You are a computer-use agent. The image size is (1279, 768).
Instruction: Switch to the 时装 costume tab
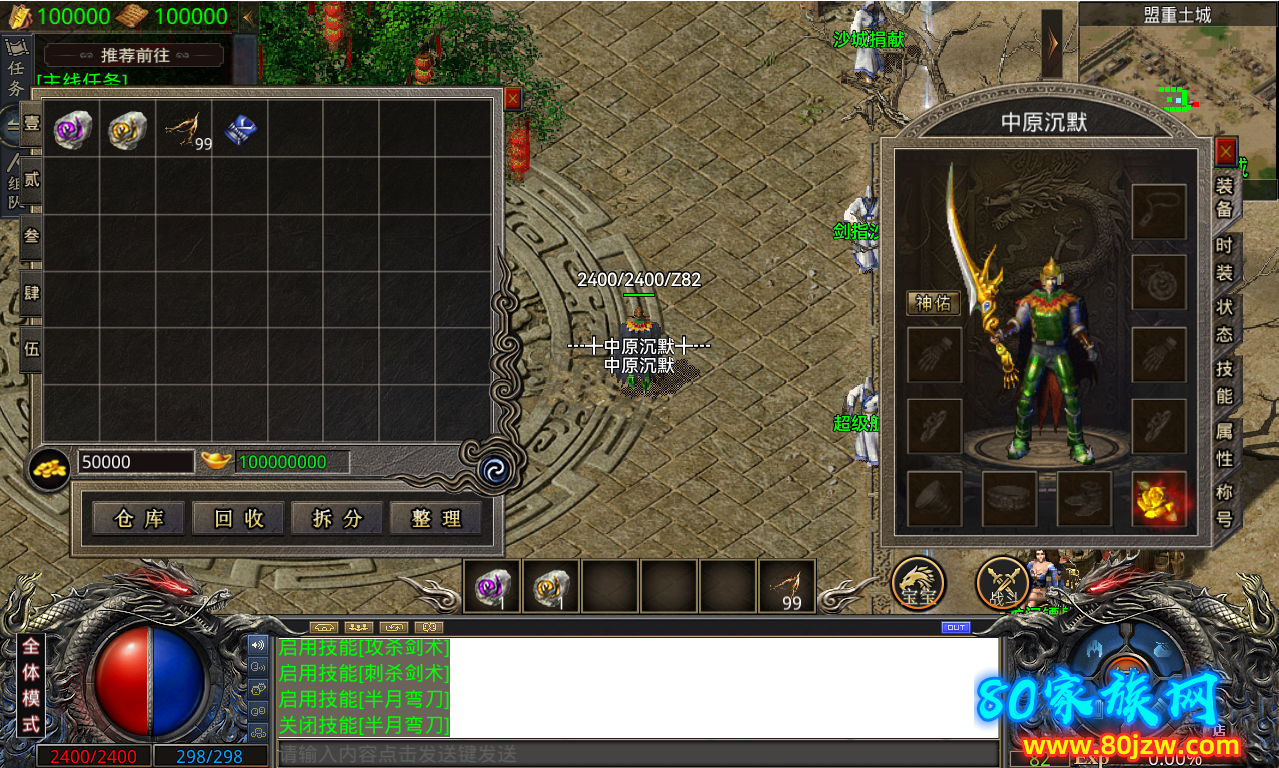point(1224,259)
